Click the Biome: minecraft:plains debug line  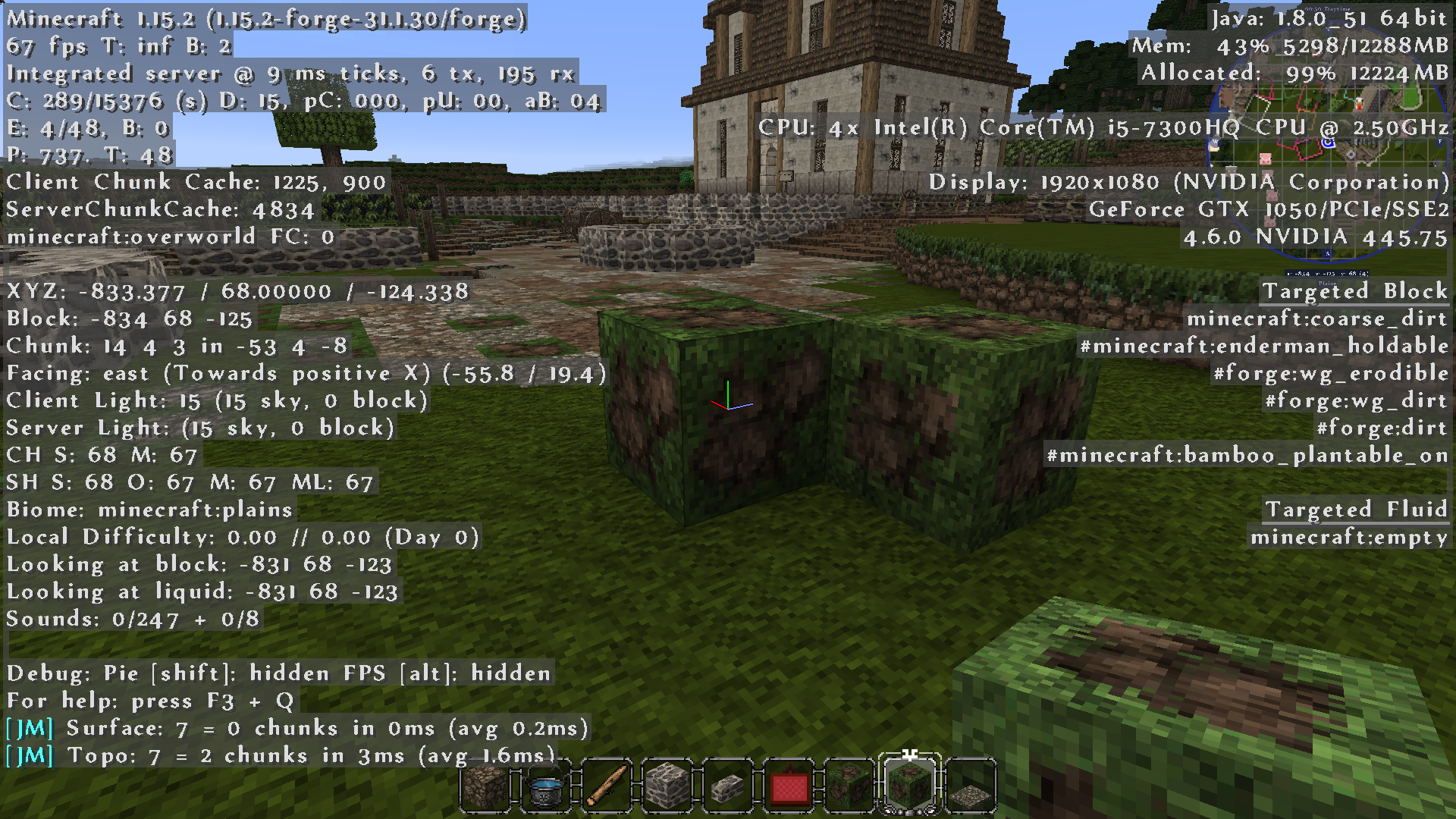click(x=148, y=510)
